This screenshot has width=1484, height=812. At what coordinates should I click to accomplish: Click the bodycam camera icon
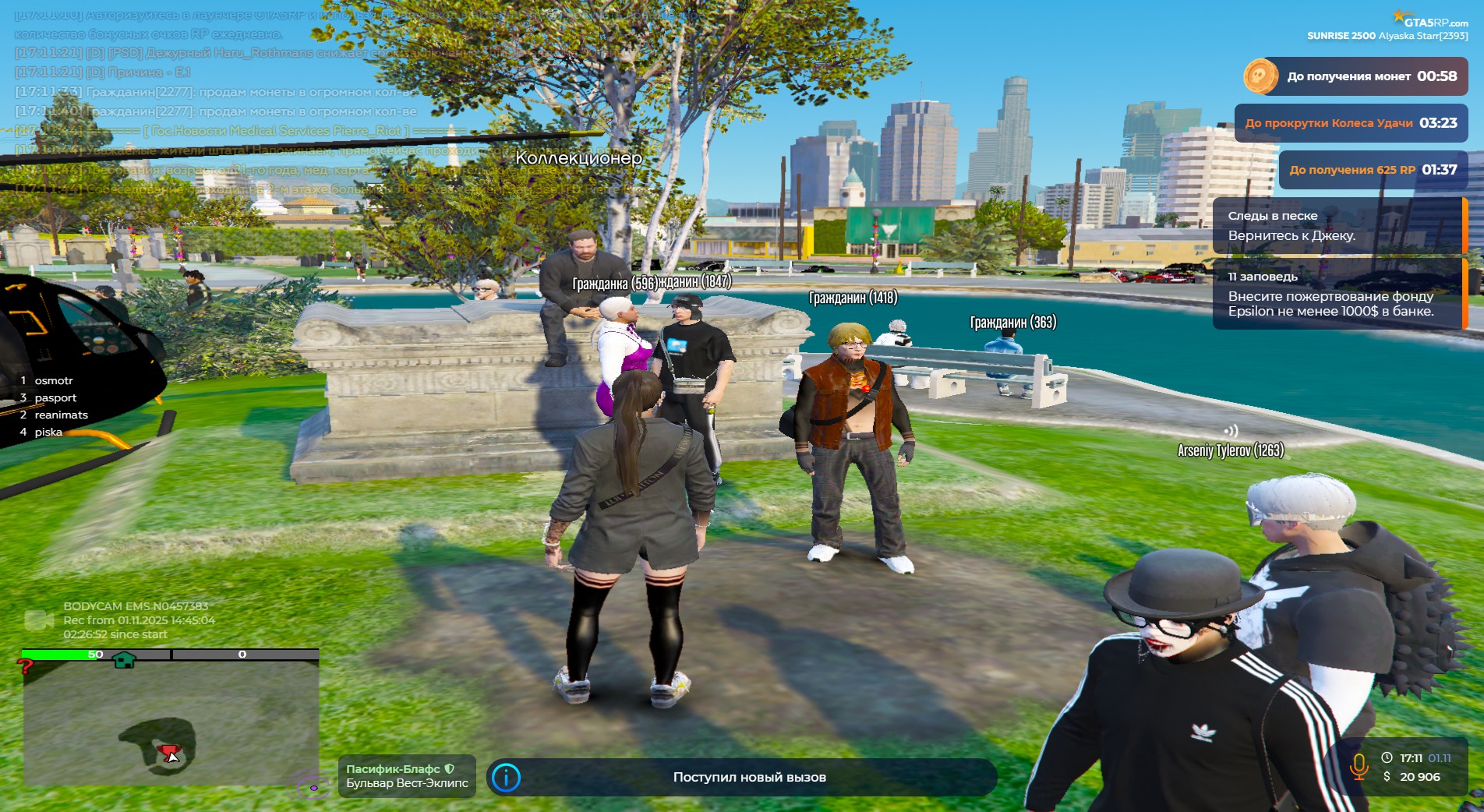coord(38,620)
